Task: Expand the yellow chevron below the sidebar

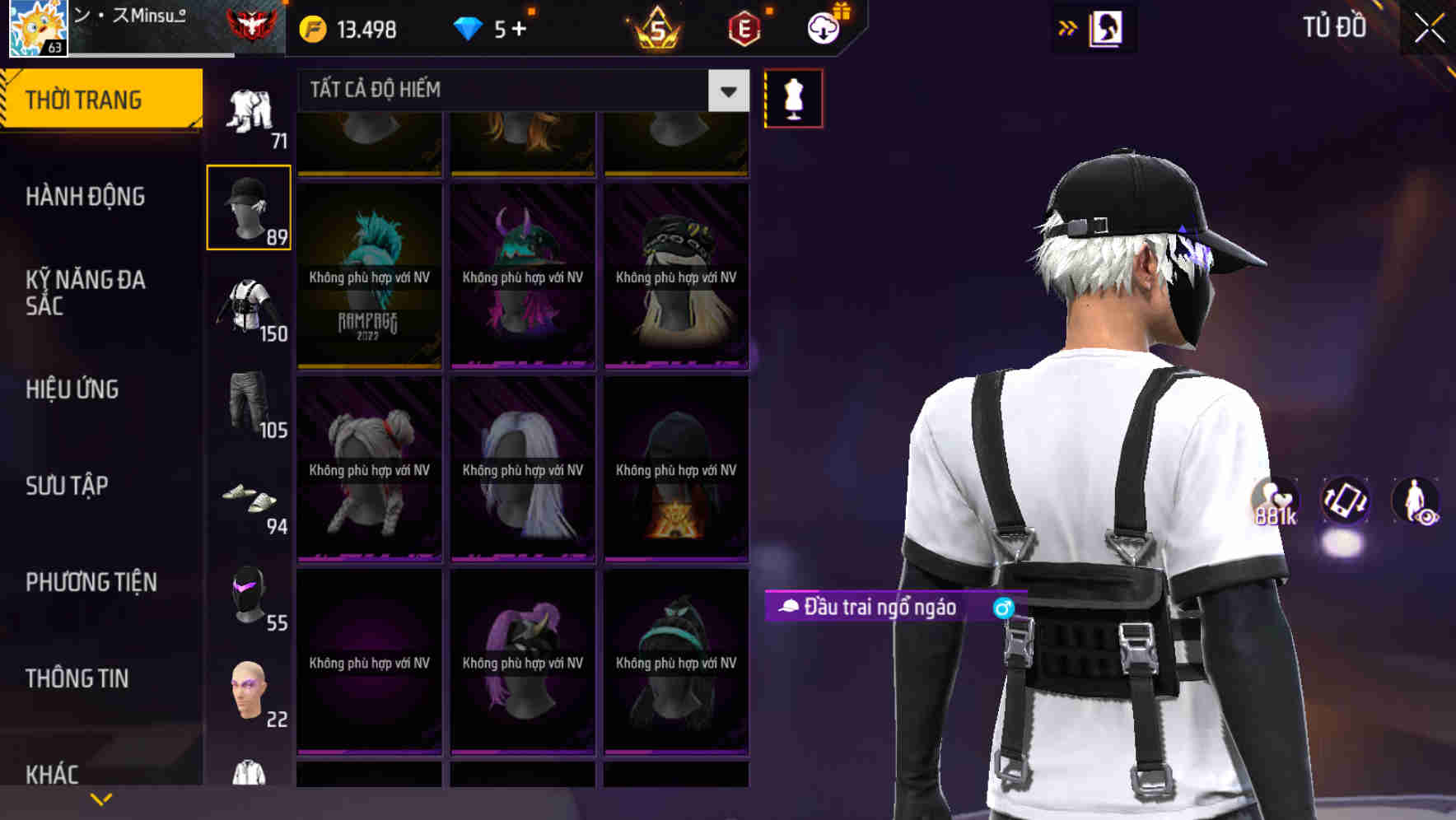Action: tap(100, 798)
